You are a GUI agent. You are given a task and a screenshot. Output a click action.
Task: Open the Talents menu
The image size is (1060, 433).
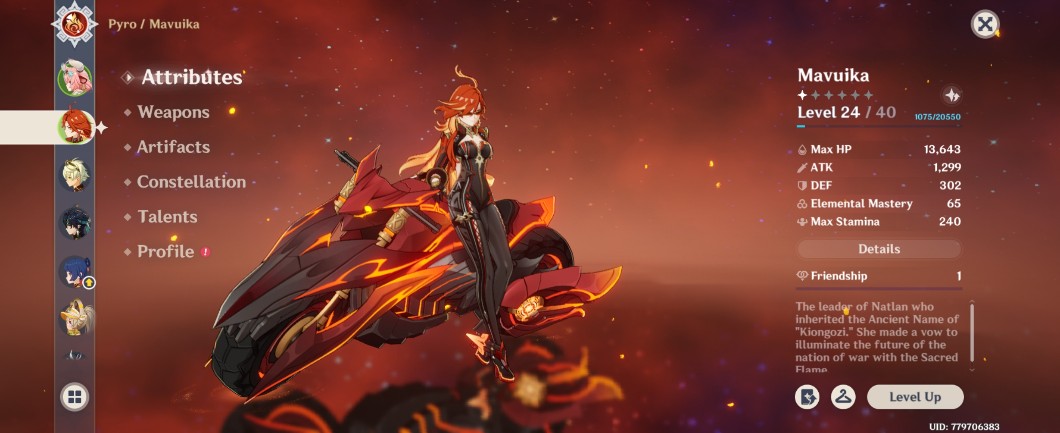[167, 217]
